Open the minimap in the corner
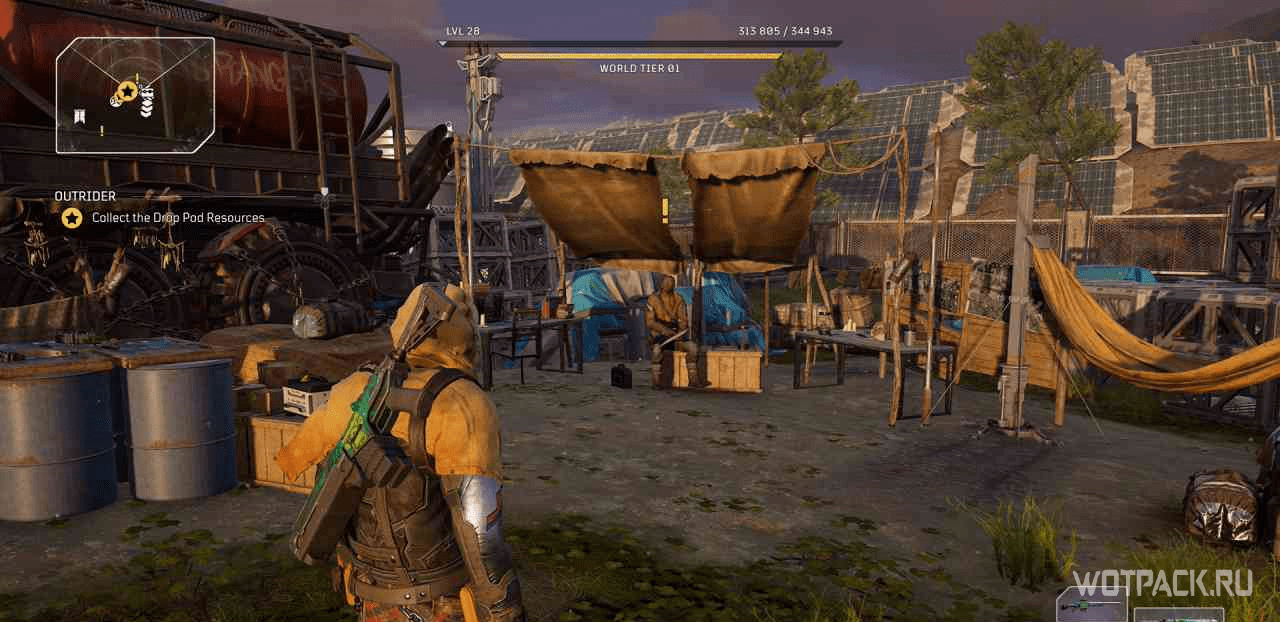 click(135, 95)
